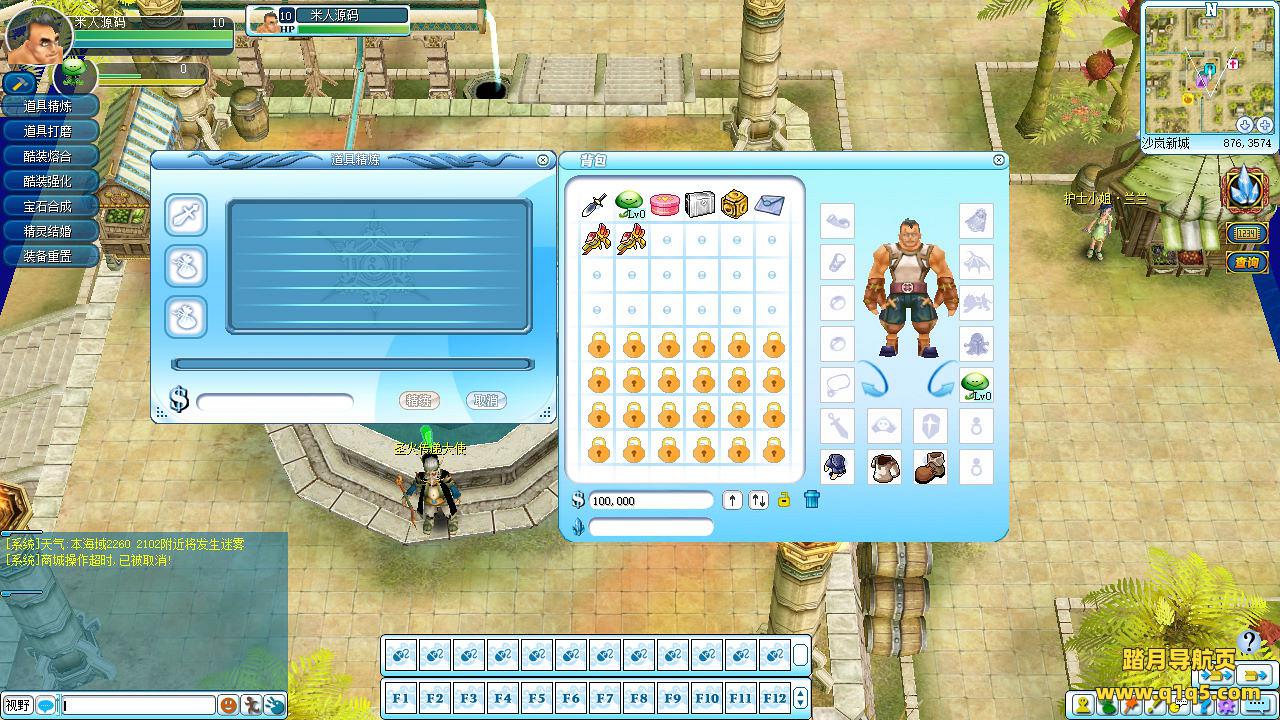
Task: Cancel refining with the 取消 button
Action: coord(486,400)
